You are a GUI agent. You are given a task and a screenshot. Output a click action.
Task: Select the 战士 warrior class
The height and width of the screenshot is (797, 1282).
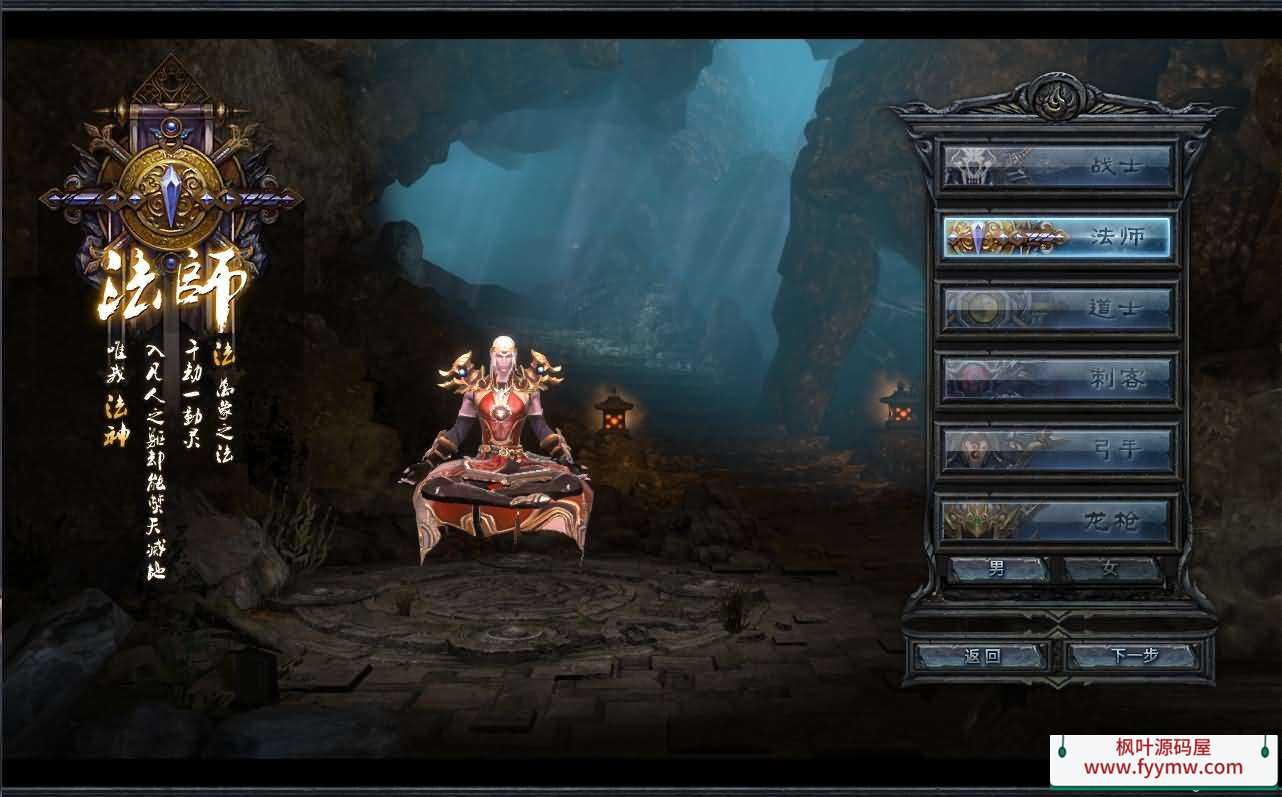[1058, 166]
